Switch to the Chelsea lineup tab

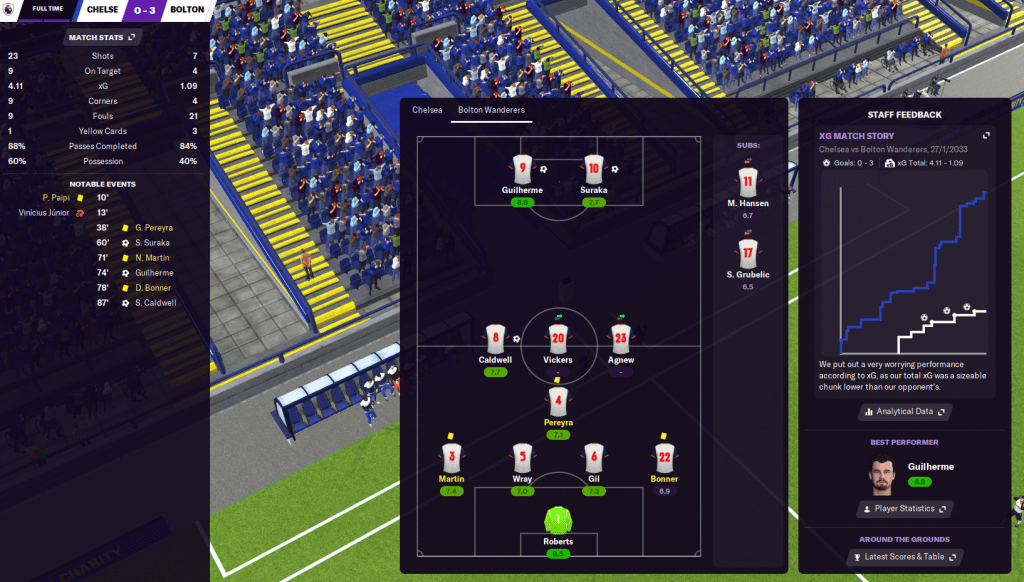pyautogui.click(x=427, y=110)
